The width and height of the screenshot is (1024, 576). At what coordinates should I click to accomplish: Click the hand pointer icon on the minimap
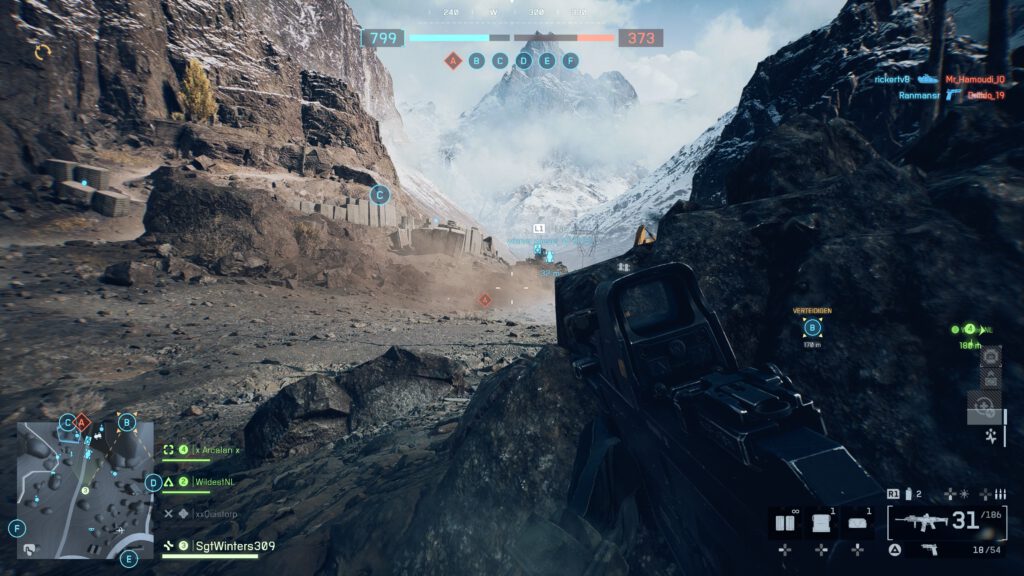[30, 548]
